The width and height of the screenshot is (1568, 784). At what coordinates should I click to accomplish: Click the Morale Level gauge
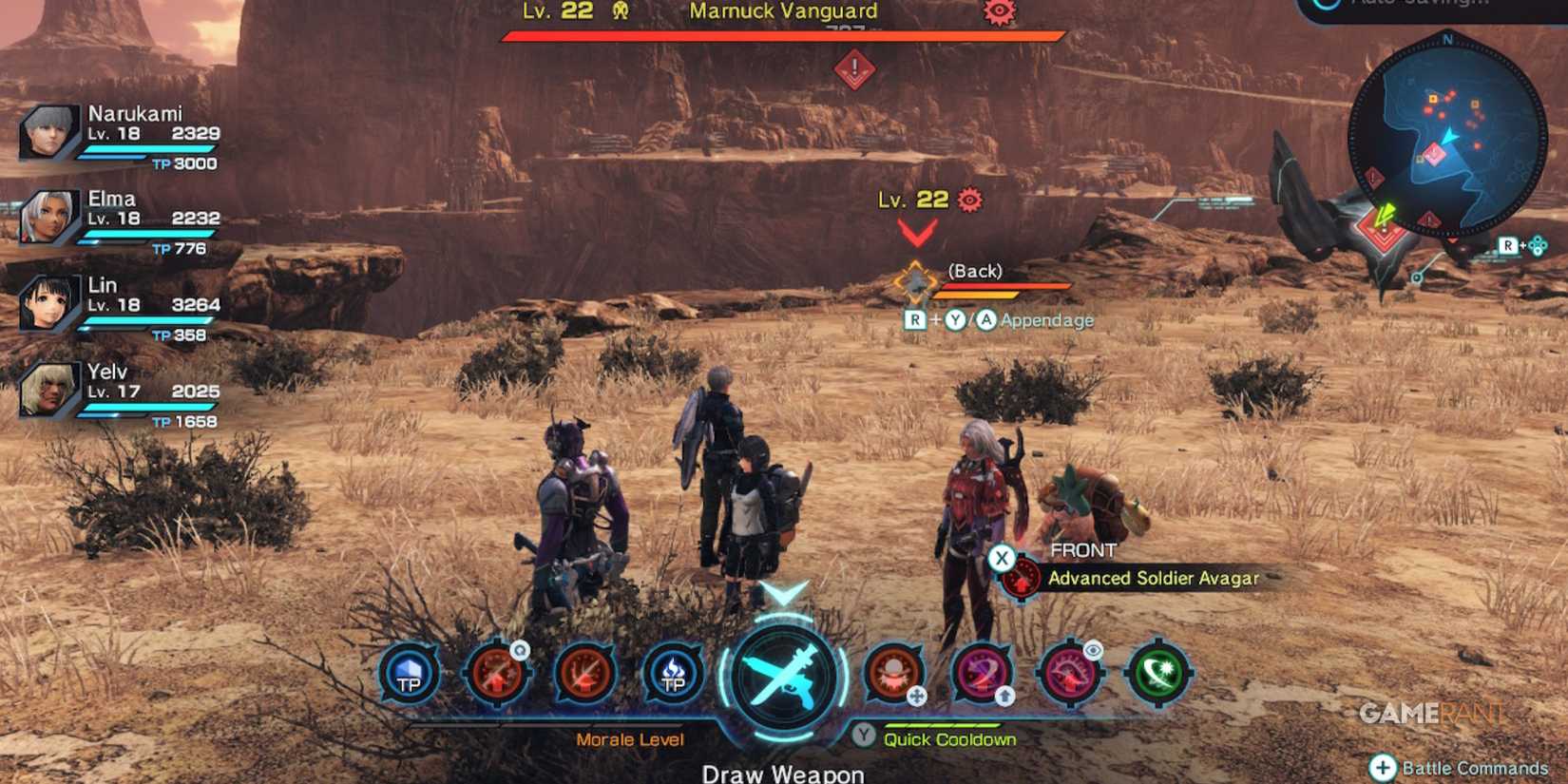[630, 738]
